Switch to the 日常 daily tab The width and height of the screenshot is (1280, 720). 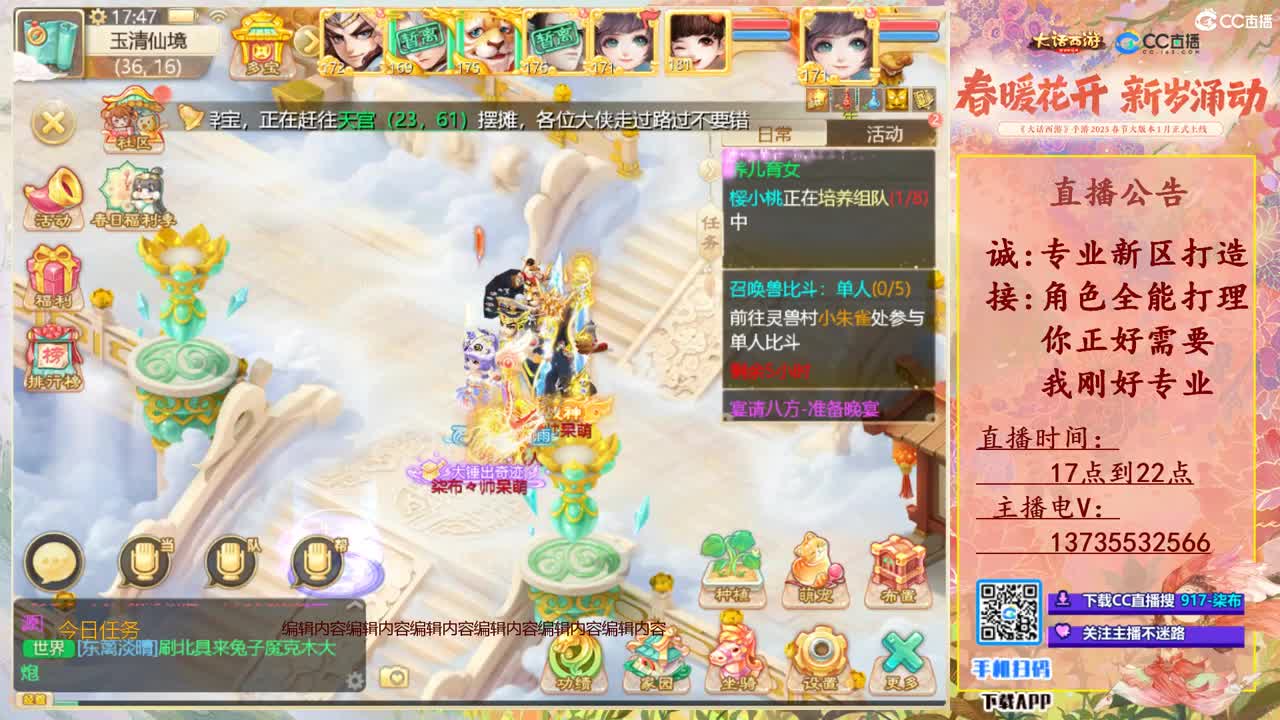click(773, 133)
